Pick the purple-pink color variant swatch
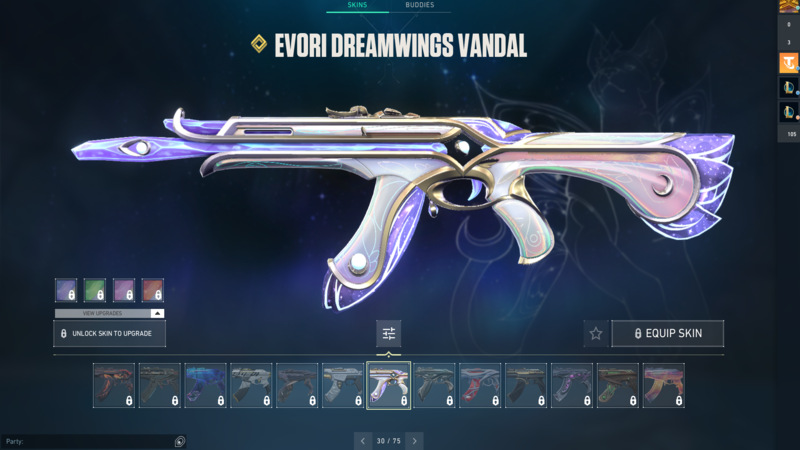 point(124,290)
